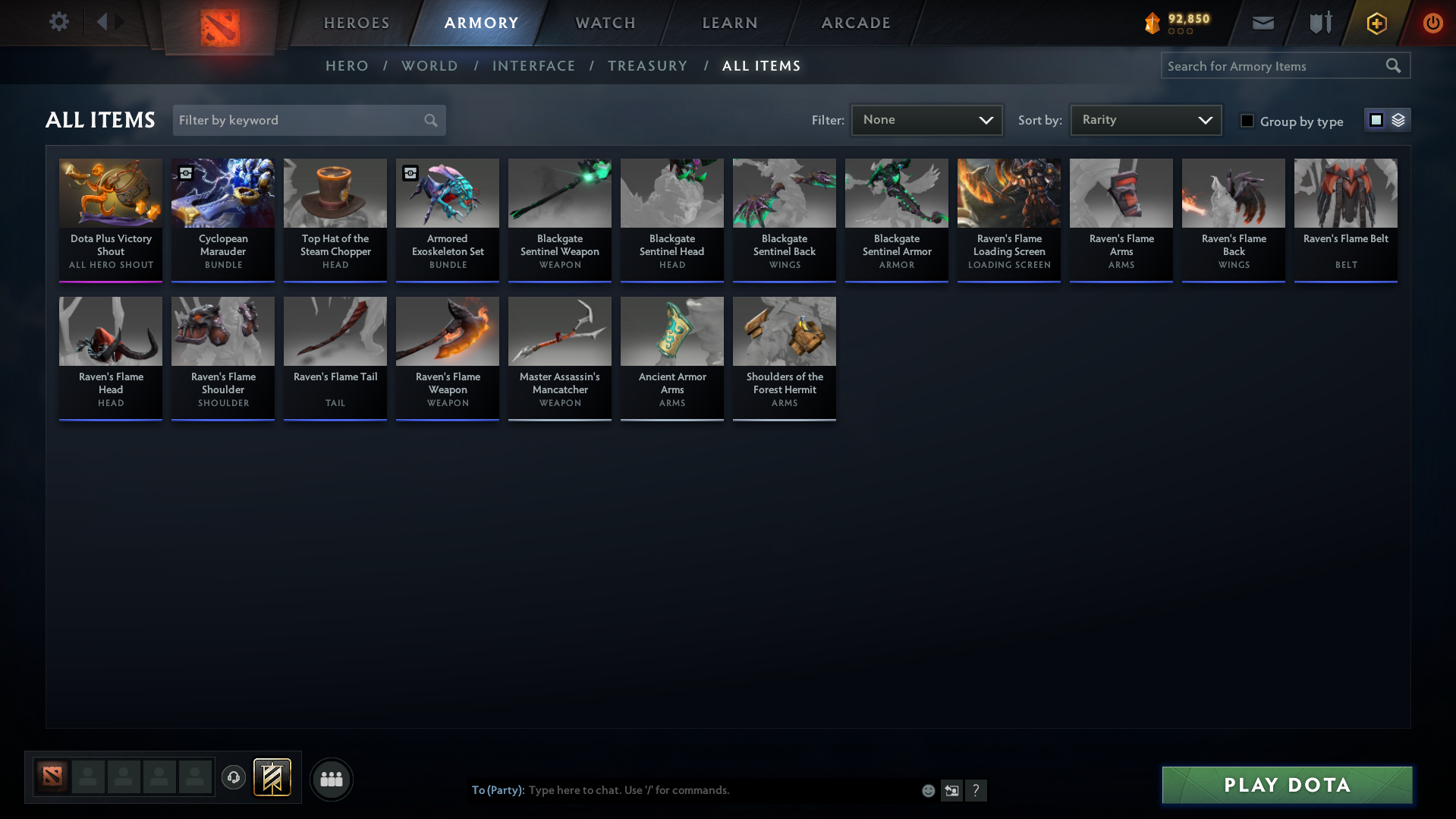Toggle single item view mode

(x=1376, y=119)
